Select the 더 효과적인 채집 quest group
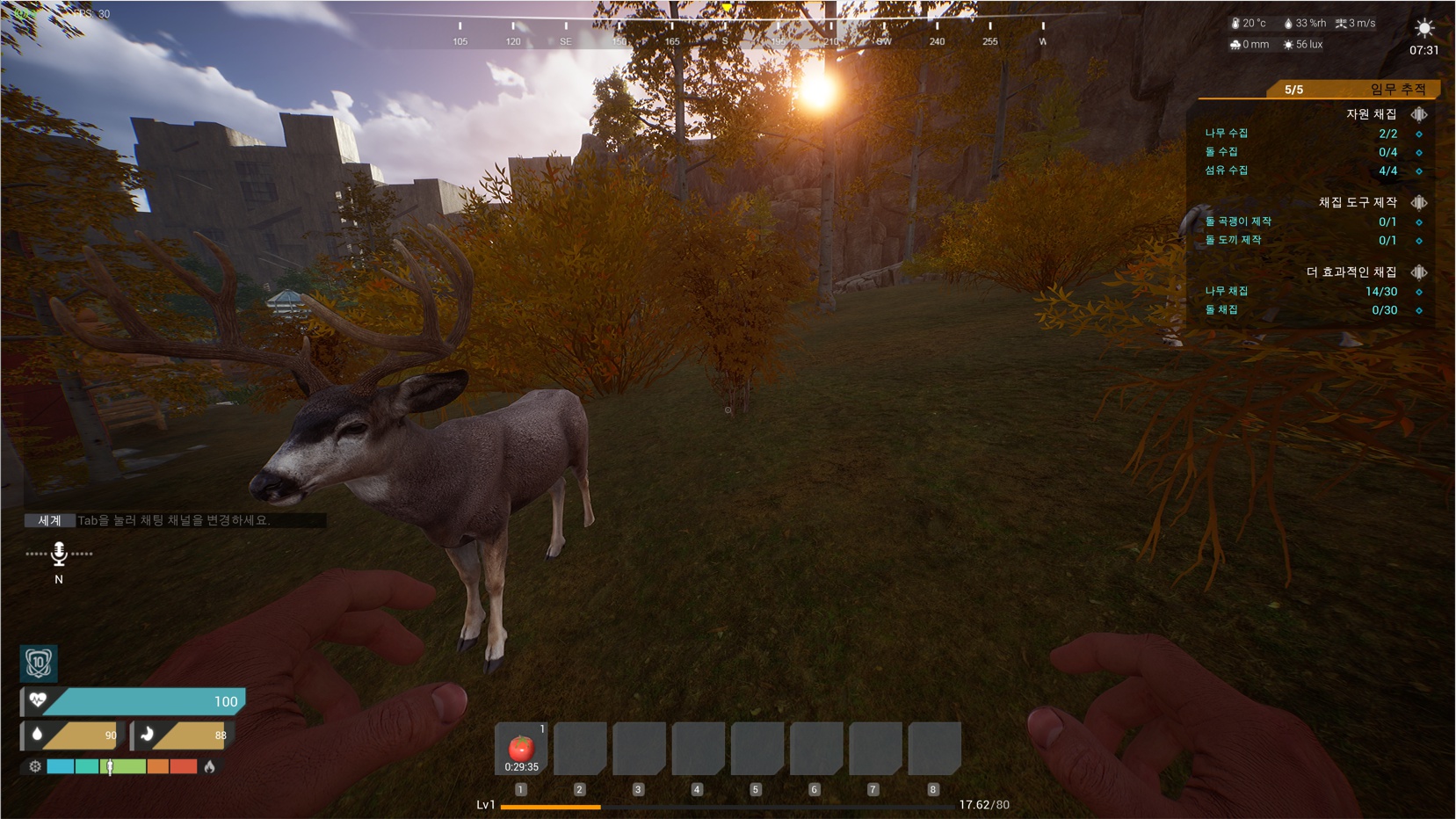This screenshot has width=1456, height=819. click(x=1351, y=272)
